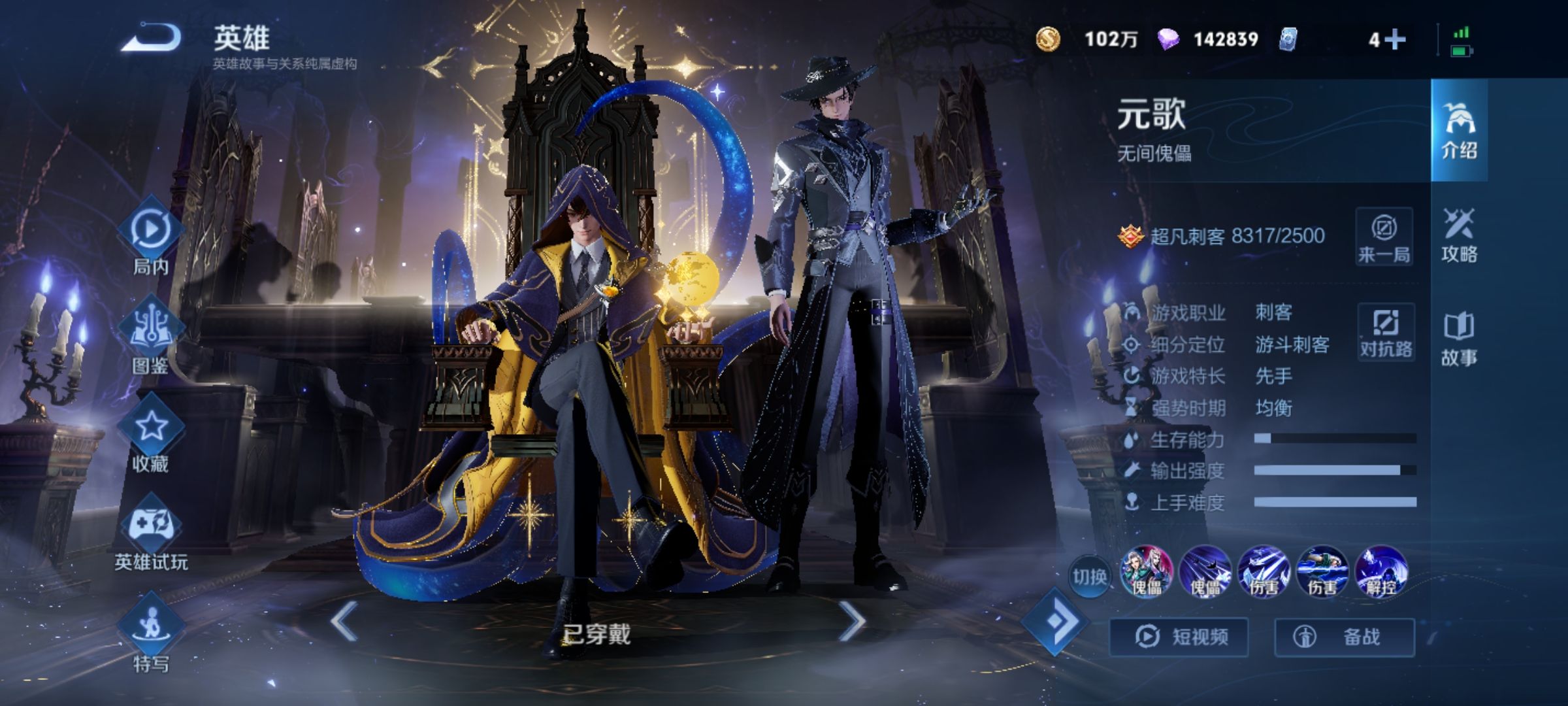1568x706 pixels.
Task: Click the diamond arrow button beside 短视频
Action: (x=1054, y=621)
